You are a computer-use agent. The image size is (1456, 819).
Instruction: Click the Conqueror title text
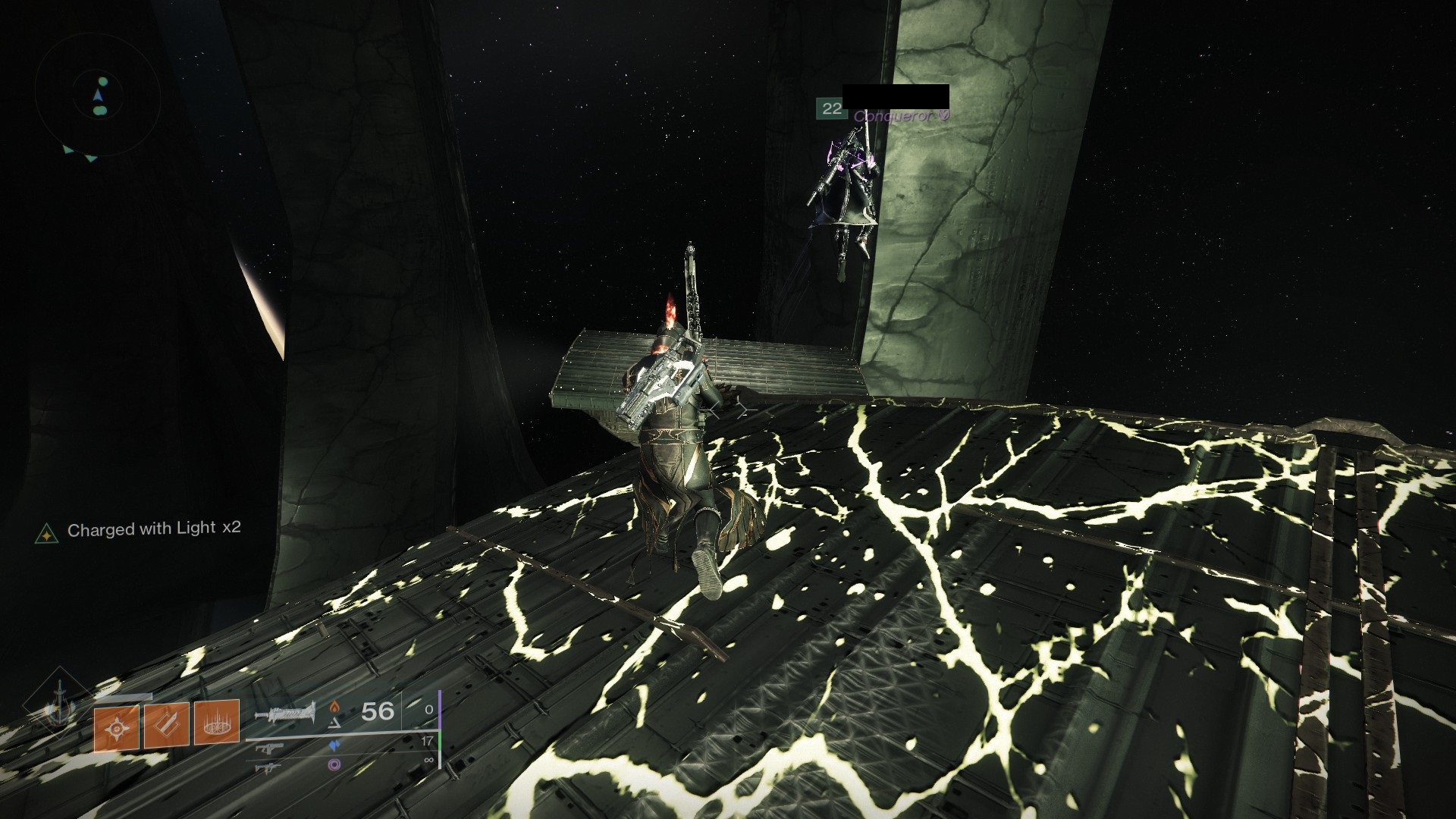895,117
